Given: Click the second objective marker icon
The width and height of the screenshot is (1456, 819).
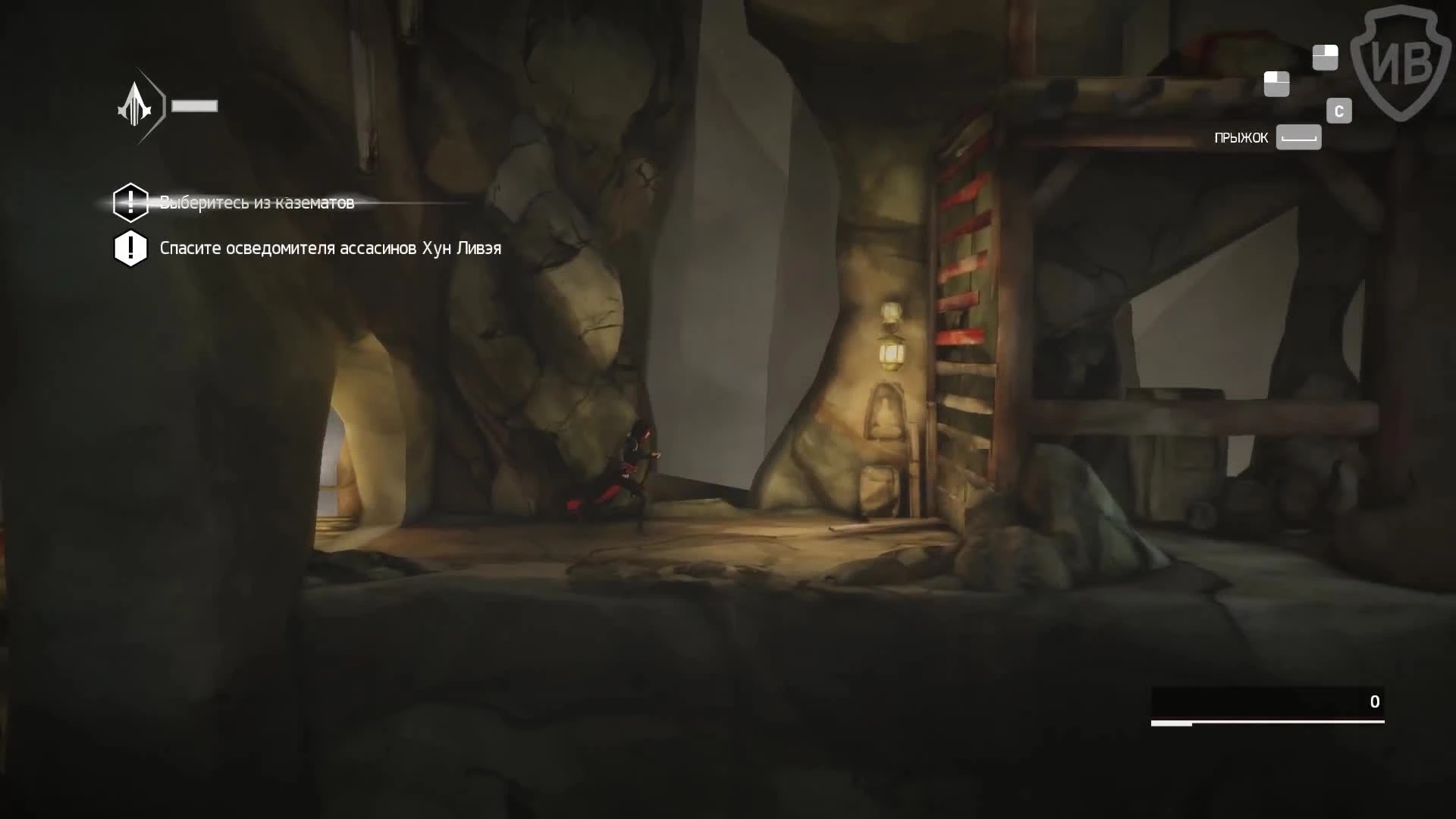Looking at the screenshot, I should pos(130,248).
